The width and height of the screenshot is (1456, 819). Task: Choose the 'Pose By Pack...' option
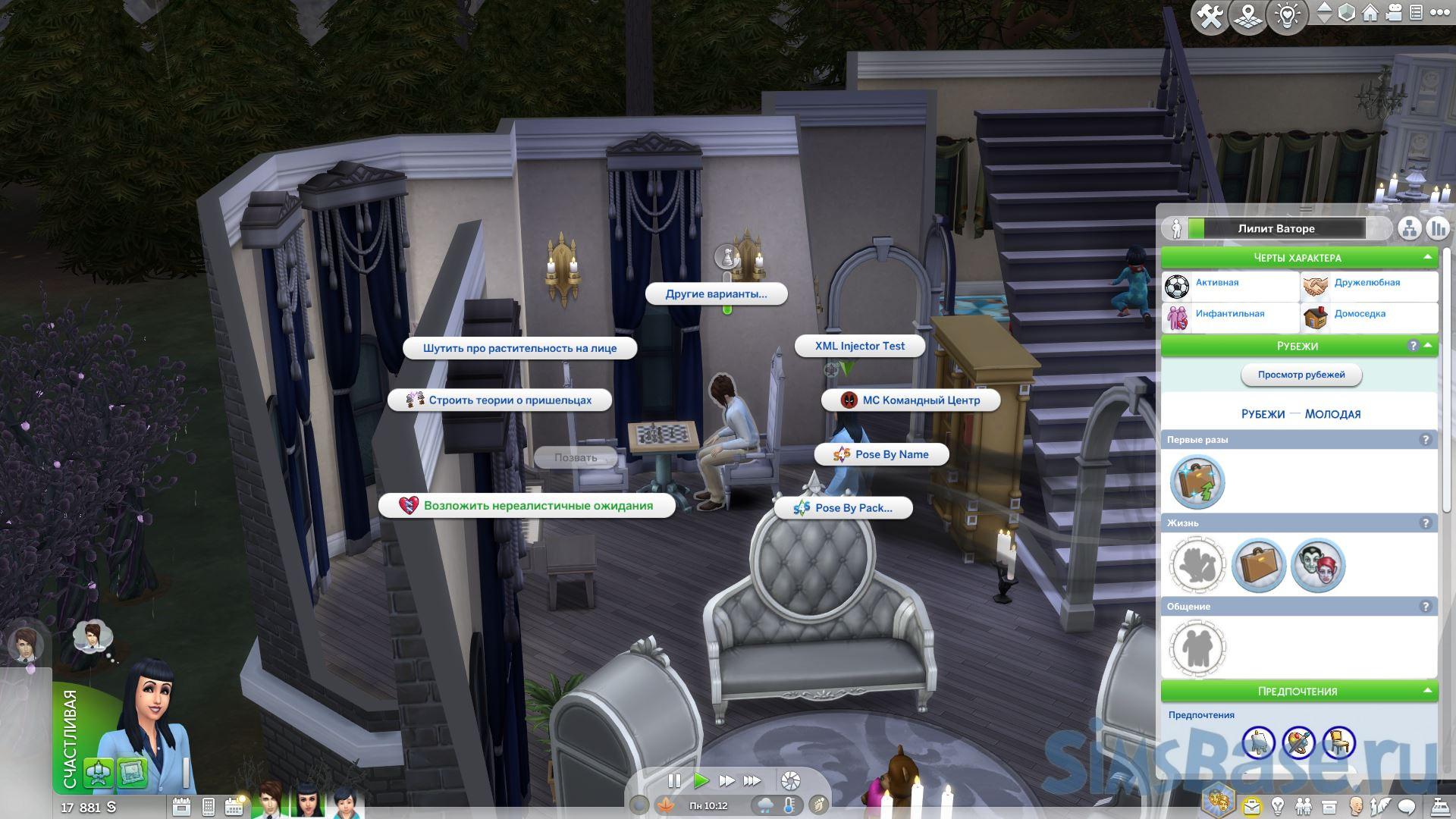pyautogui.click(x=843, y=508)
